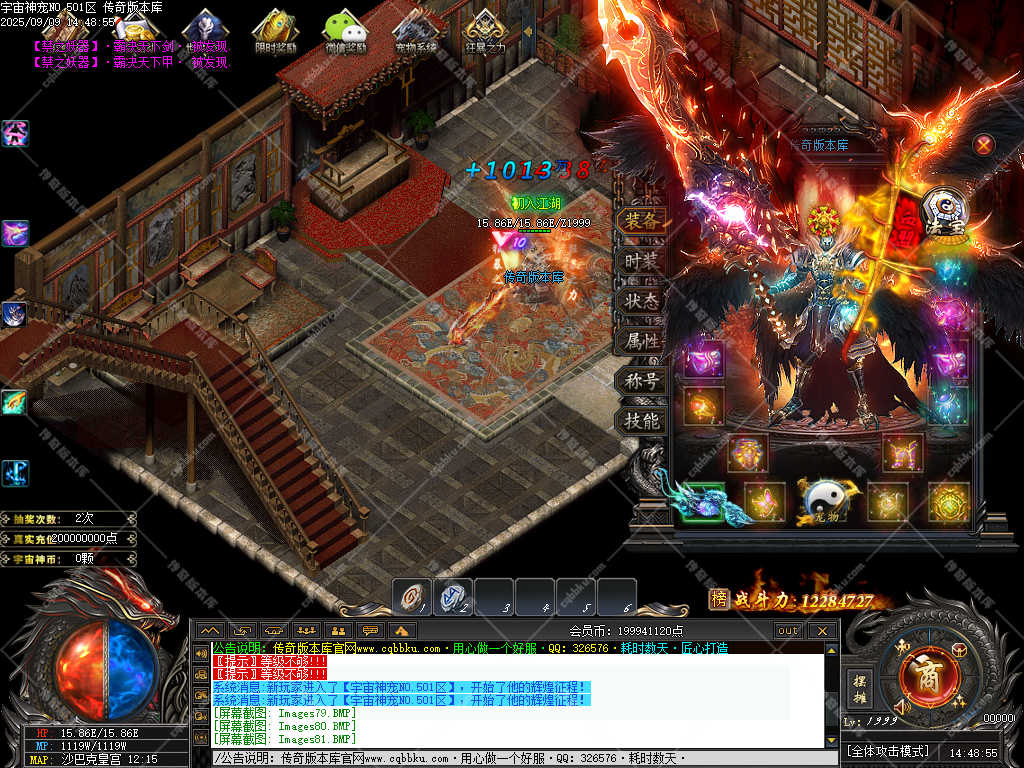Switch to the 装备 equipment tab
This screenshot has height=768, width=1024.
(x=642, y=221)
